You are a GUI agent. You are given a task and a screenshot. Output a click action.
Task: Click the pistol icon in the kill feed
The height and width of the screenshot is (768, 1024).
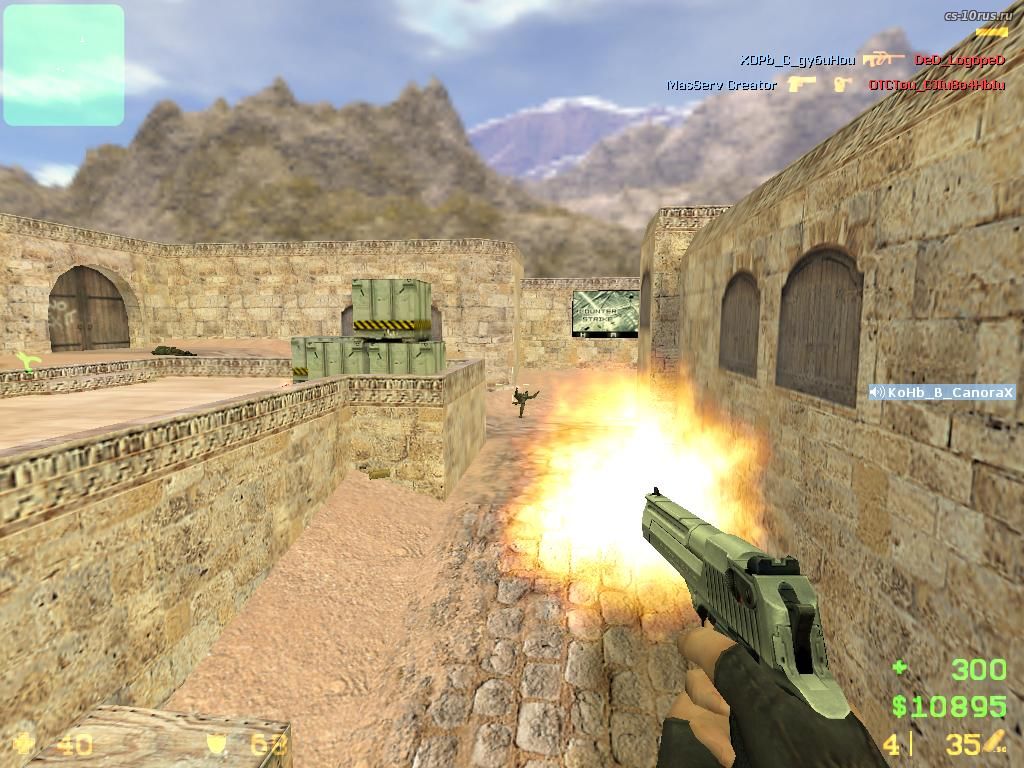pos(802,84)
